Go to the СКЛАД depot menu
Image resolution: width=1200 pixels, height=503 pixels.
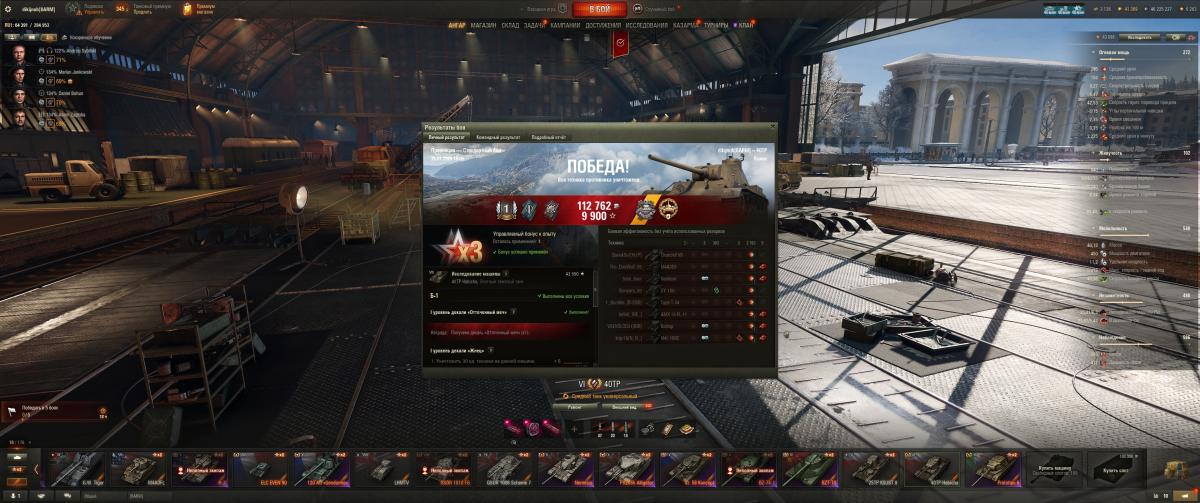pyautogui.click(x=510, y=26)
